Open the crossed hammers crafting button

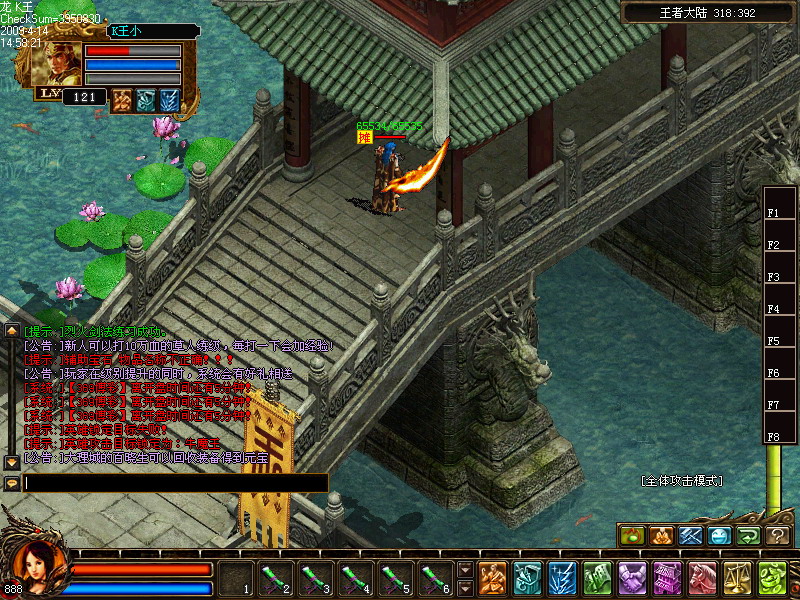pyautogui.click(x=690, y=536)
